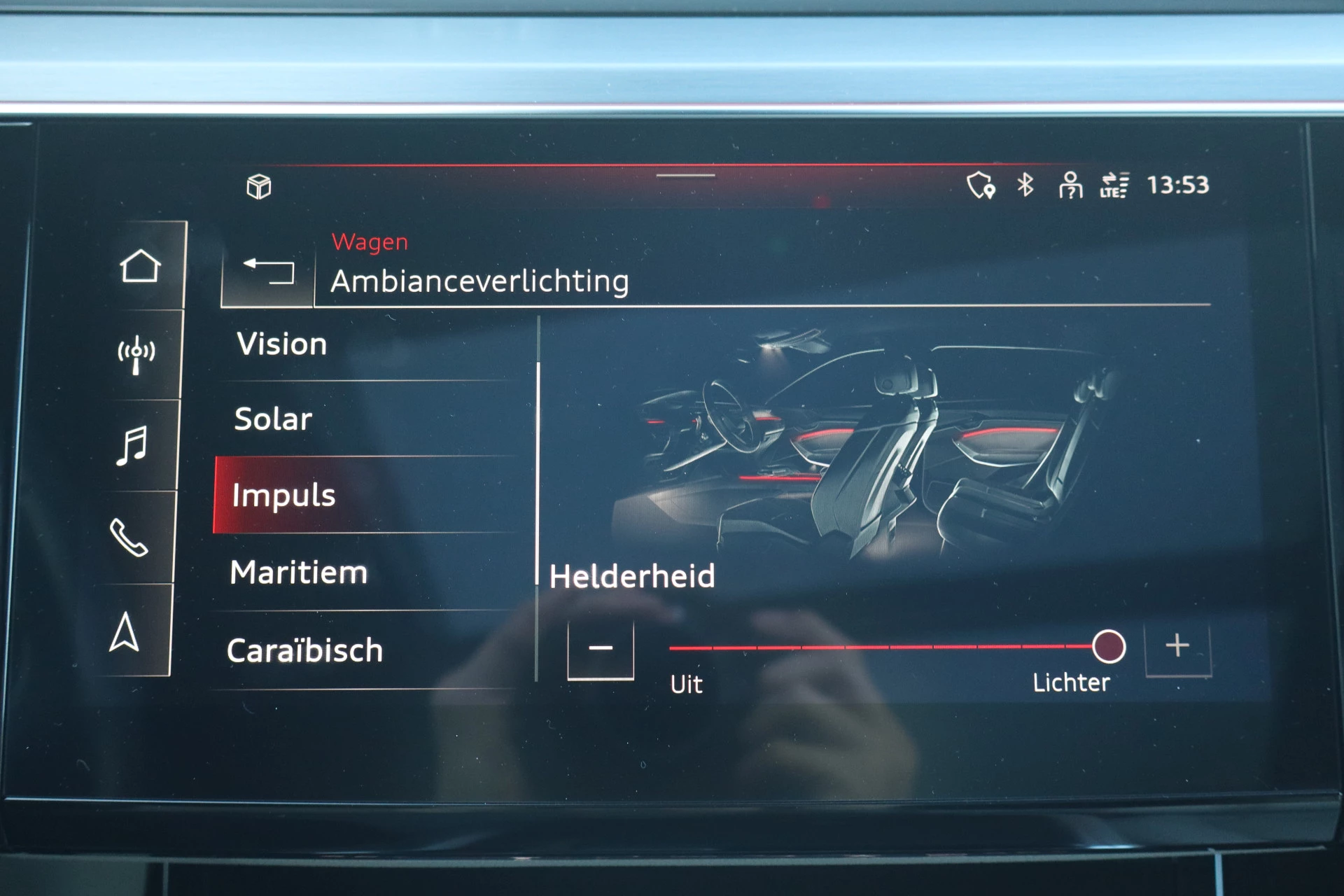
Task: Tap the back arrow to leave Ambianceverlichting
Action: pos(269,273)
